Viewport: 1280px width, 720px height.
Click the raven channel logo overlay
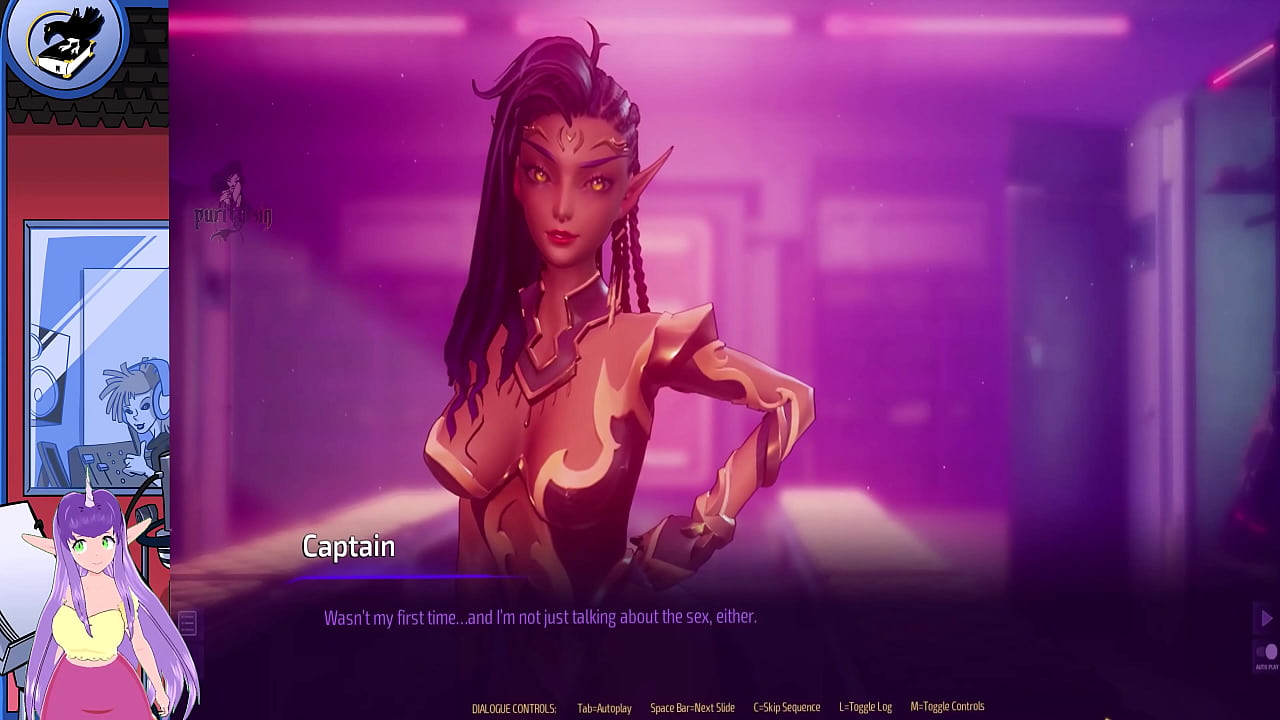[x=65, y=42]
